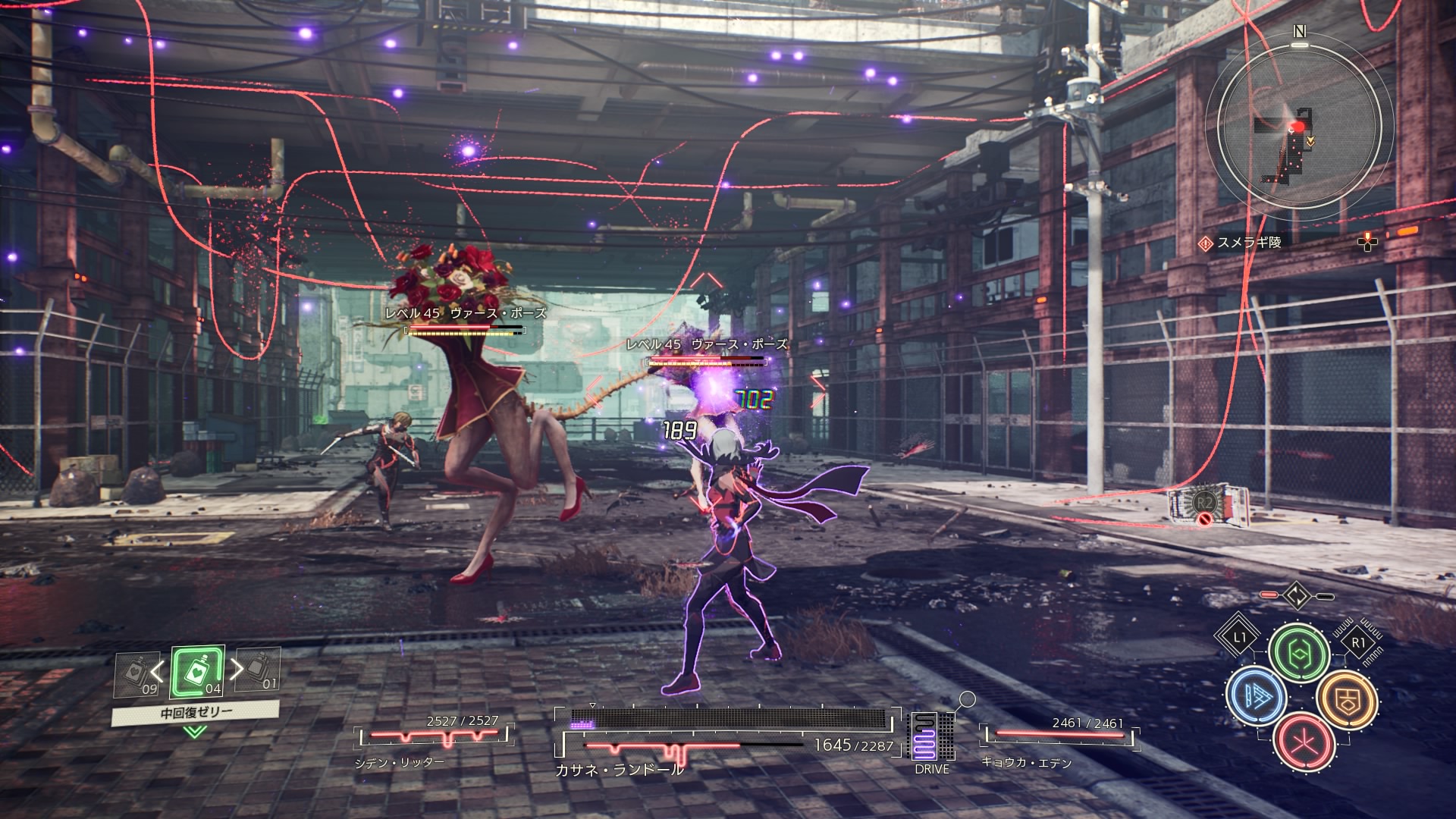Viewport: 1456px width, 819px height.
Task: Click the right arrow of the item selector
Action: coord(237,669)
